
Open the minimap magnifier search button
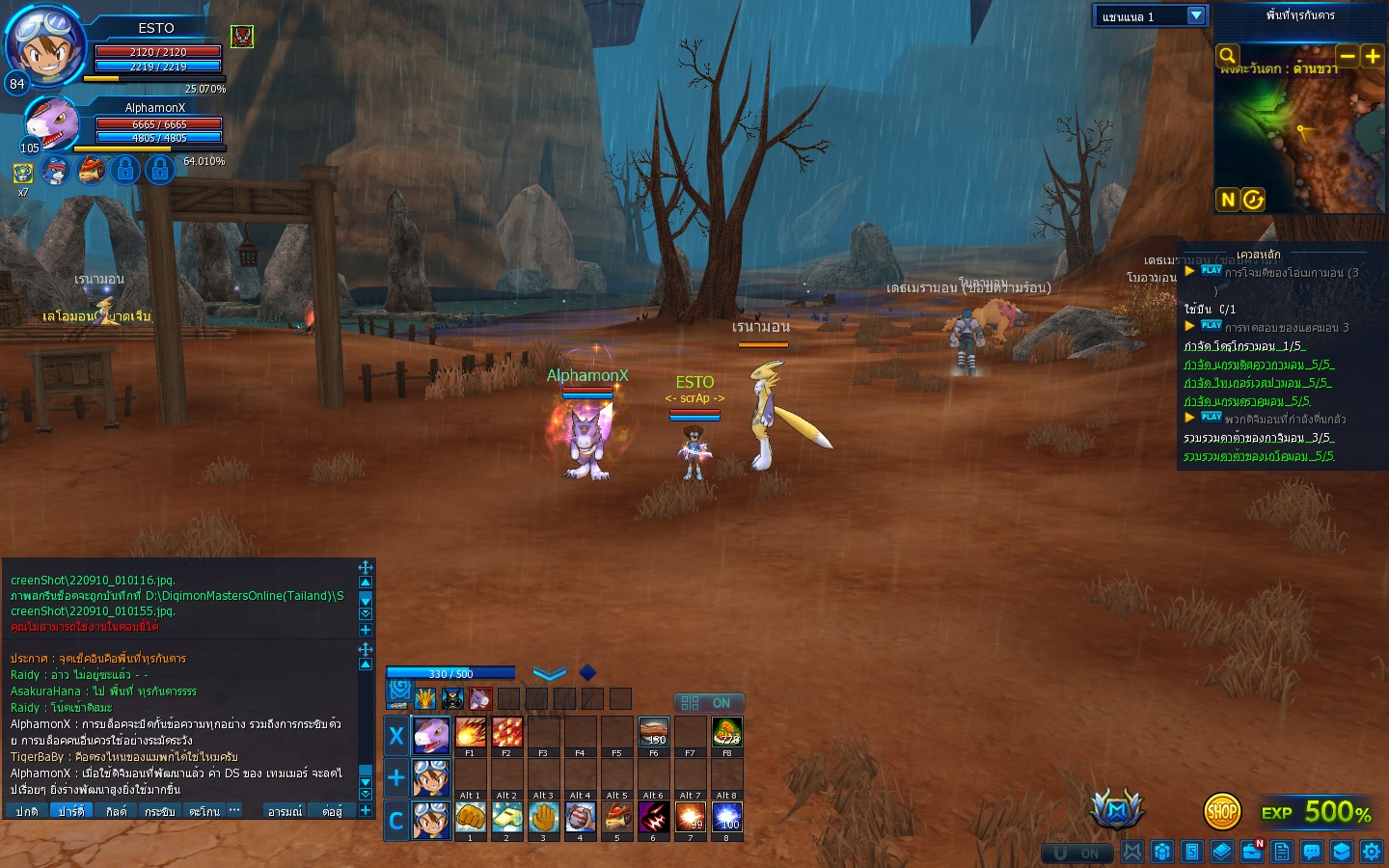[1227, 56]
